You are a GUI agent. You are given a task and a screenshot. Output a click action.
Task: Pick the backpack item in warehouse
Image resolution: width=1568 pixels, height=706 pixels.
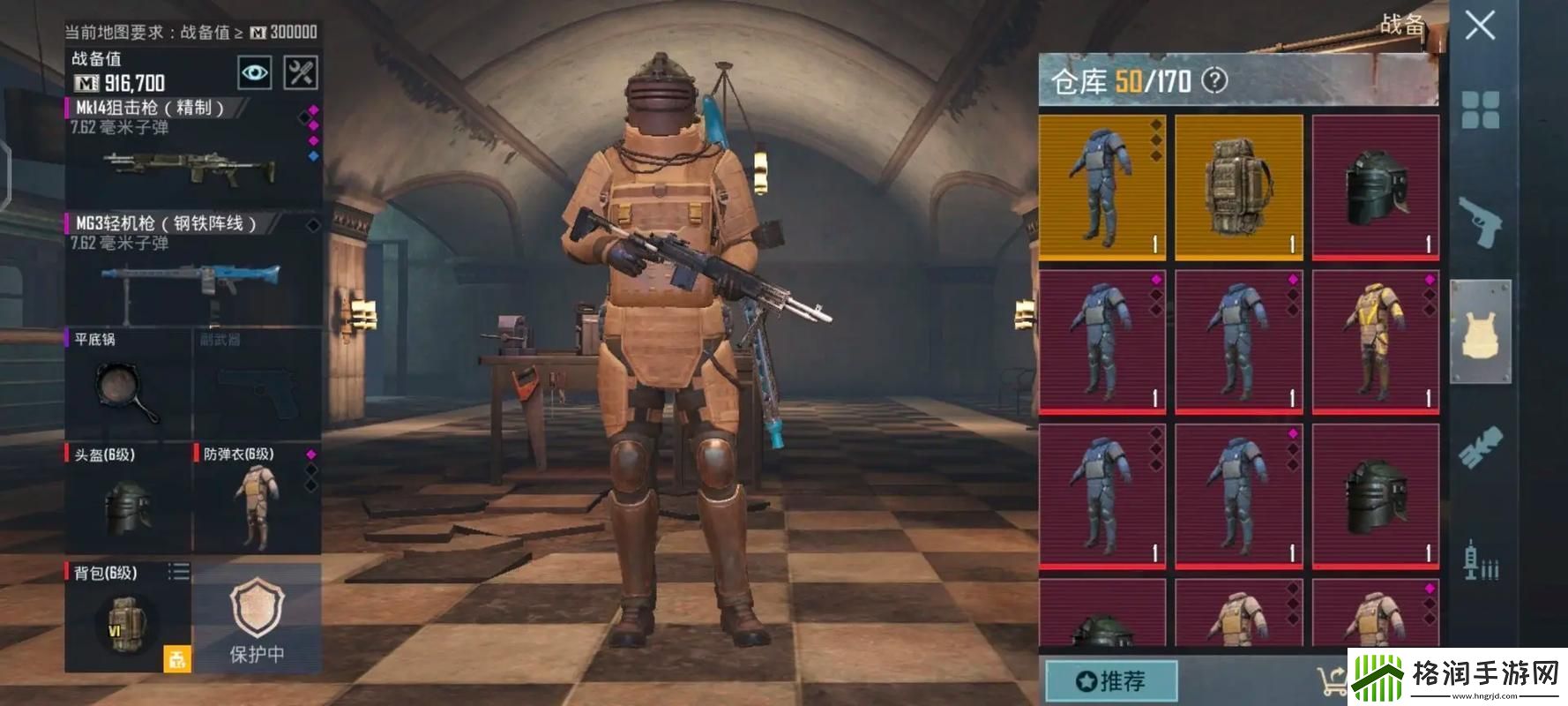1238,187
